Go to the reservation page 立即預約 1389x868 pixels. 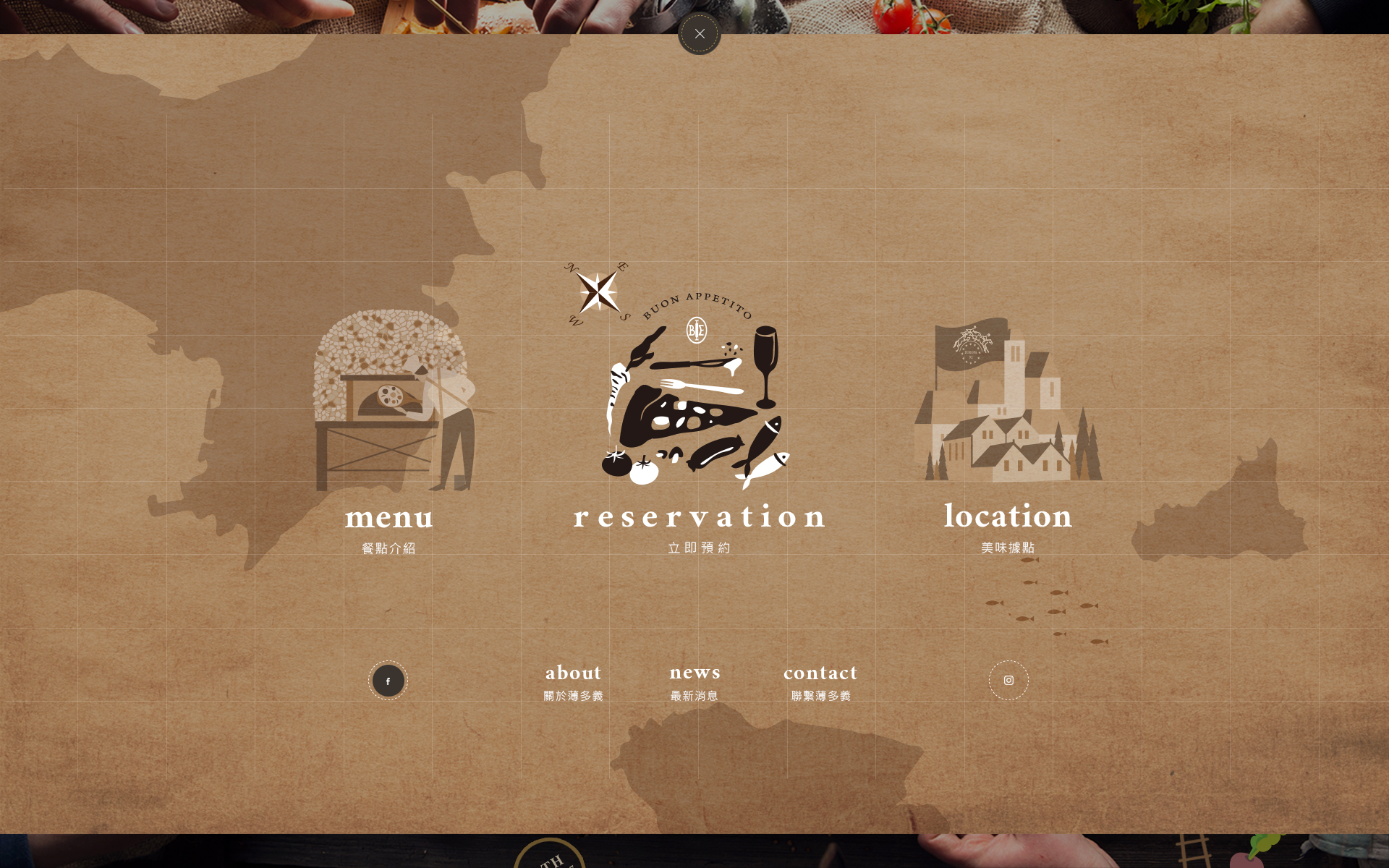[x=697, y=548]
